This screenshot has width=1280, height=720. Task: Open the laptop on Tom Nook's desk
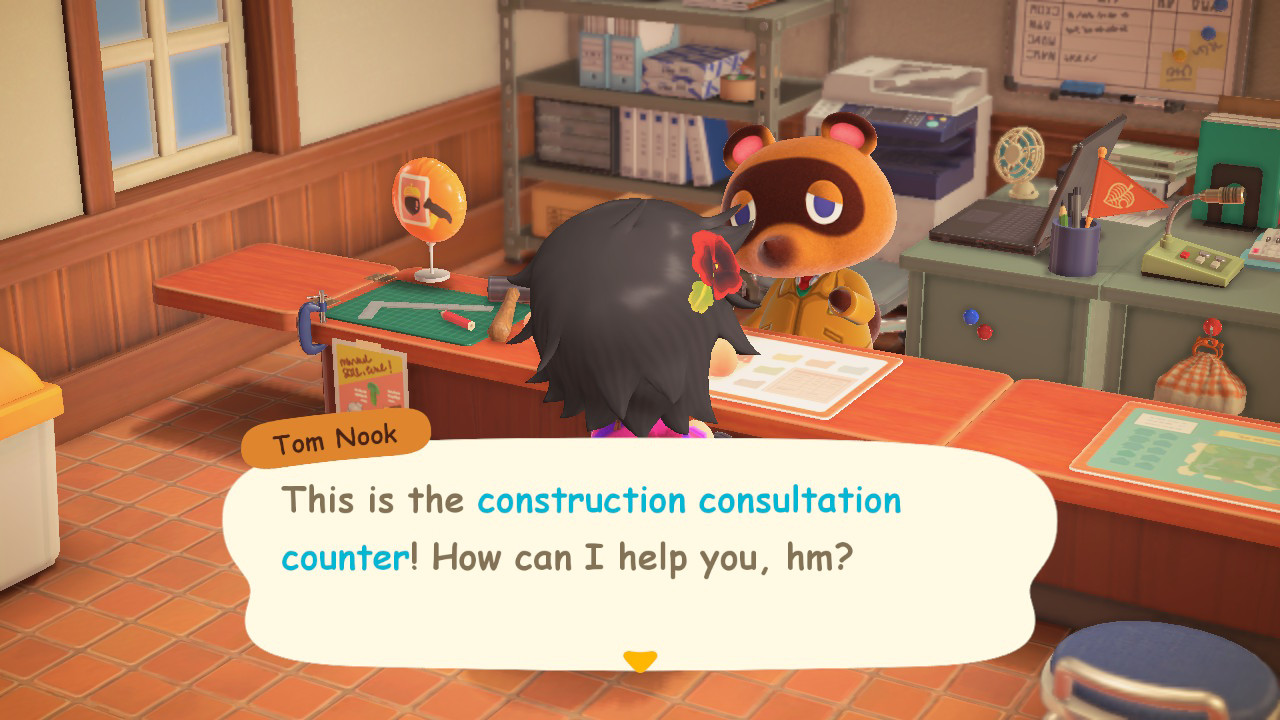[985, 225]
